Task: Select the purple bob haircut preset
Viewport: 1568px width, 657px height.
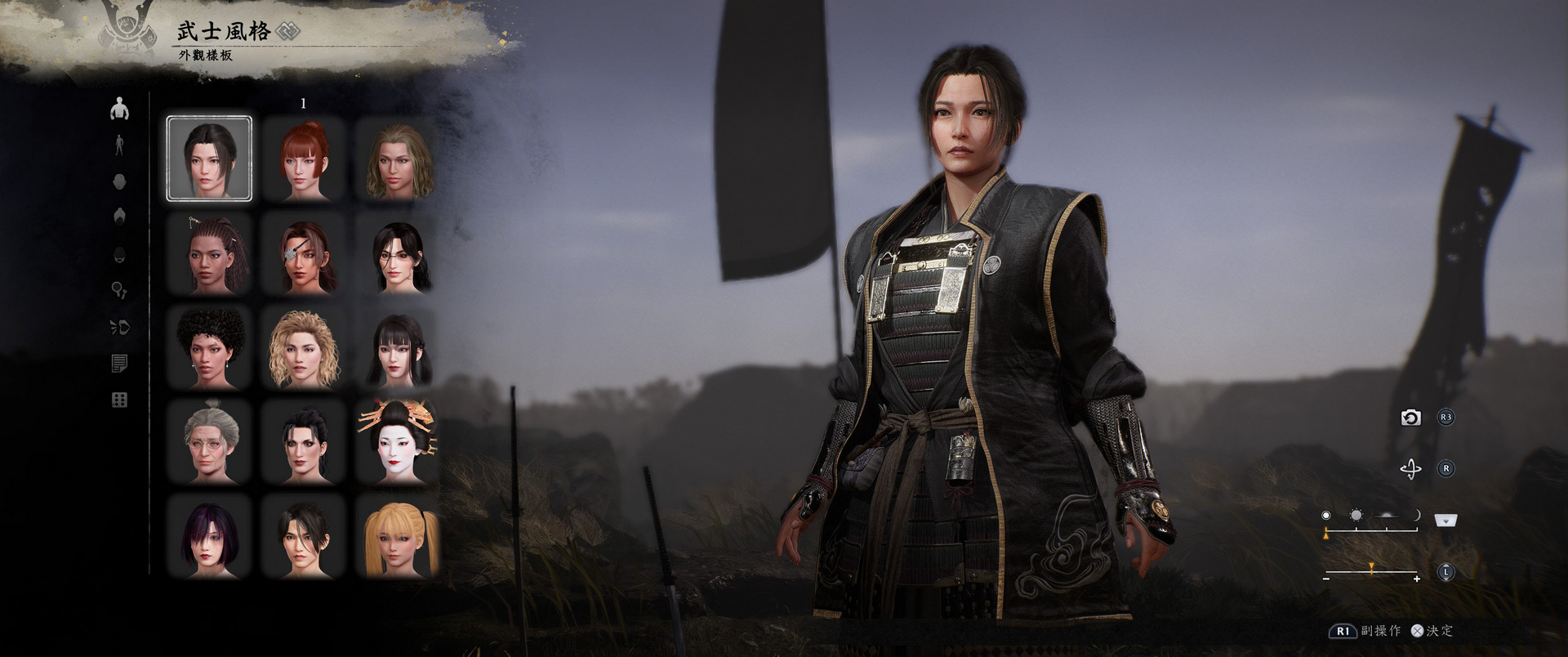Action: (209, 537)
